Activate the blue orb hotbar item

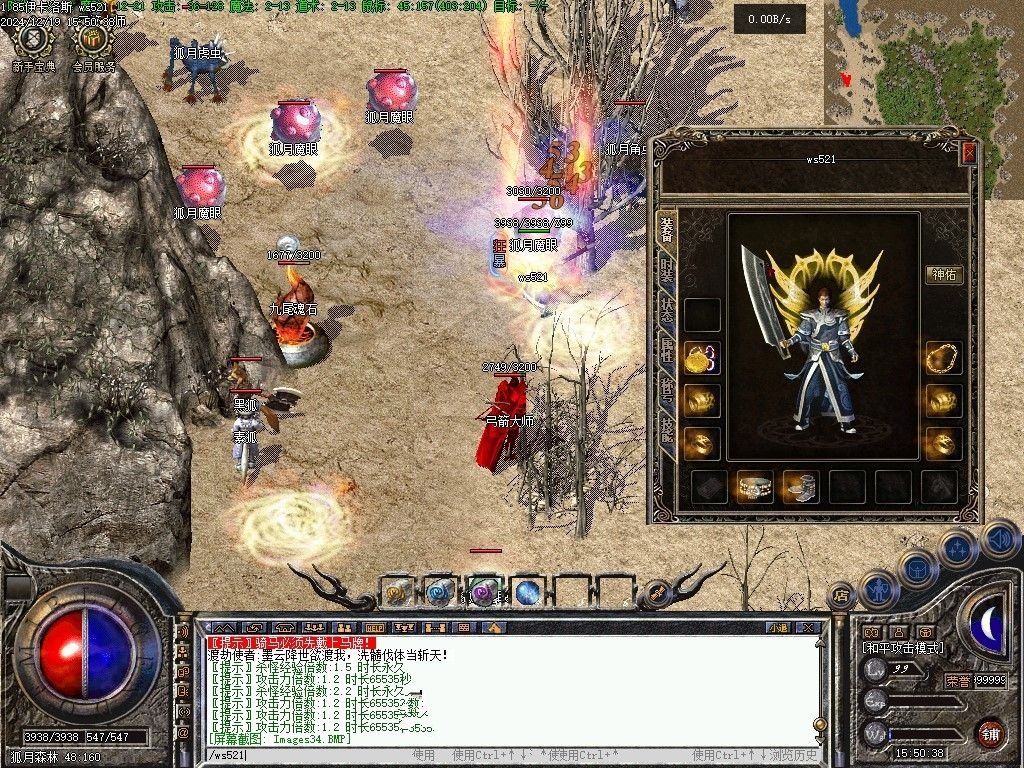[528, 592]
